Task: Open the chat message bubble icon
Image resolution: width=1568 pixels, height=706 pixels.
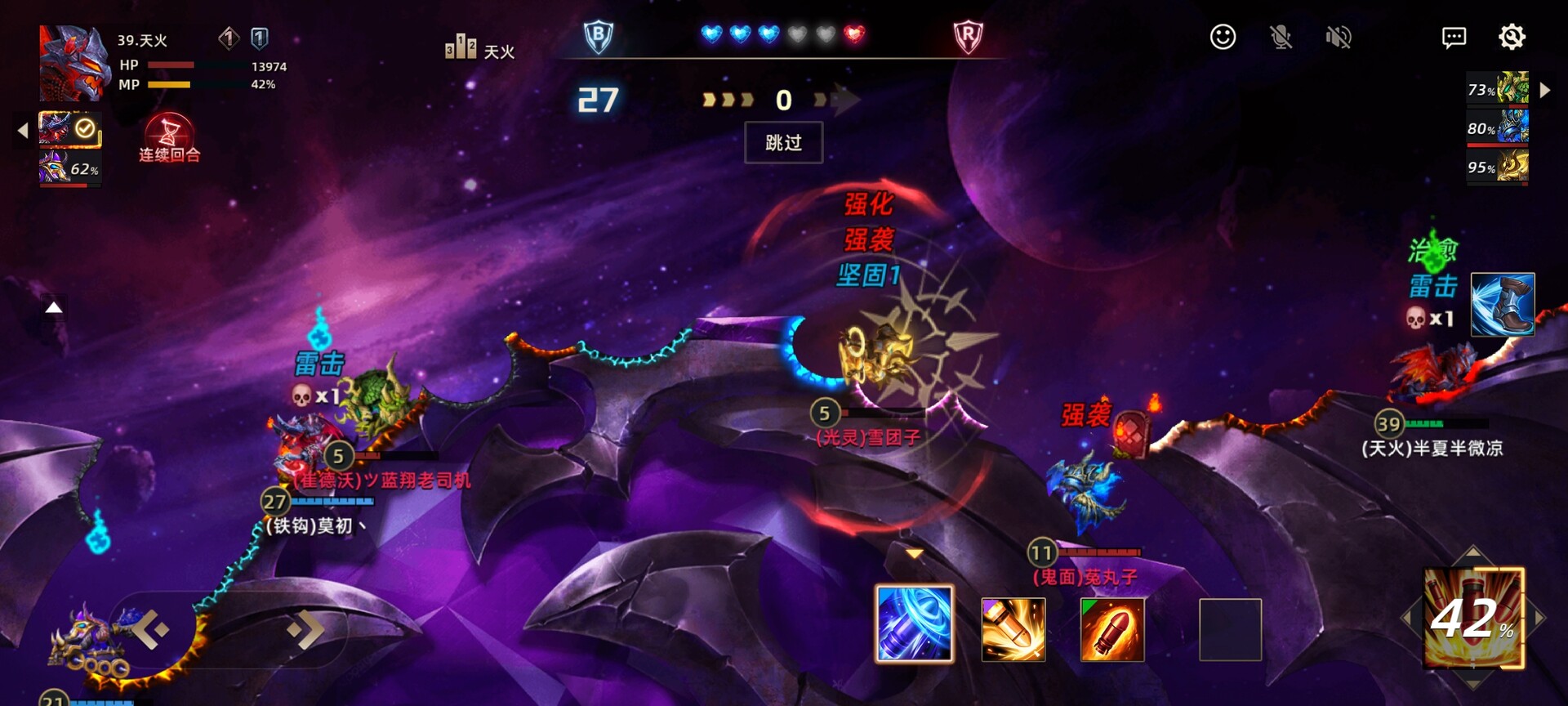Action: pos(1454,38)
